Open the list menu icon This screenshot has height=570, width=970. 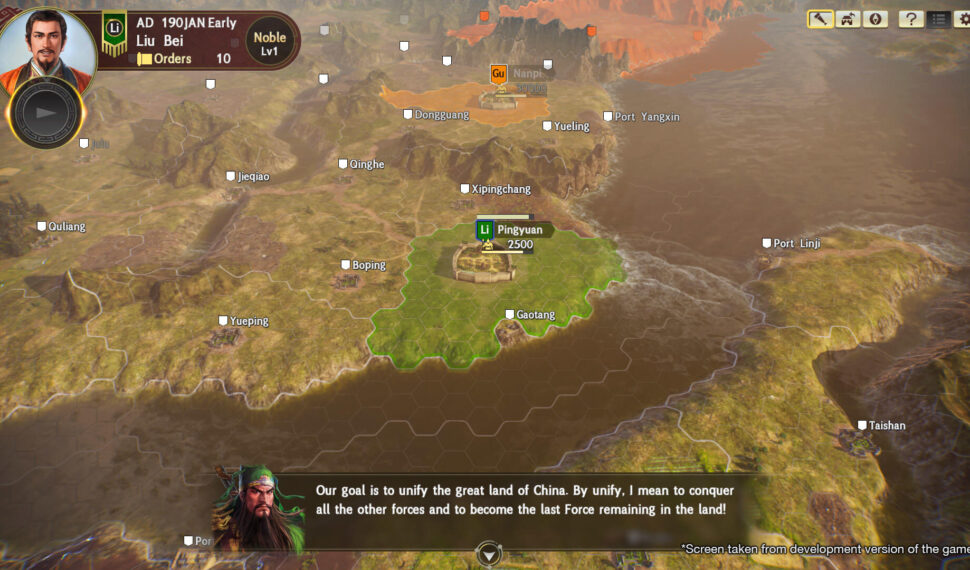938,19
